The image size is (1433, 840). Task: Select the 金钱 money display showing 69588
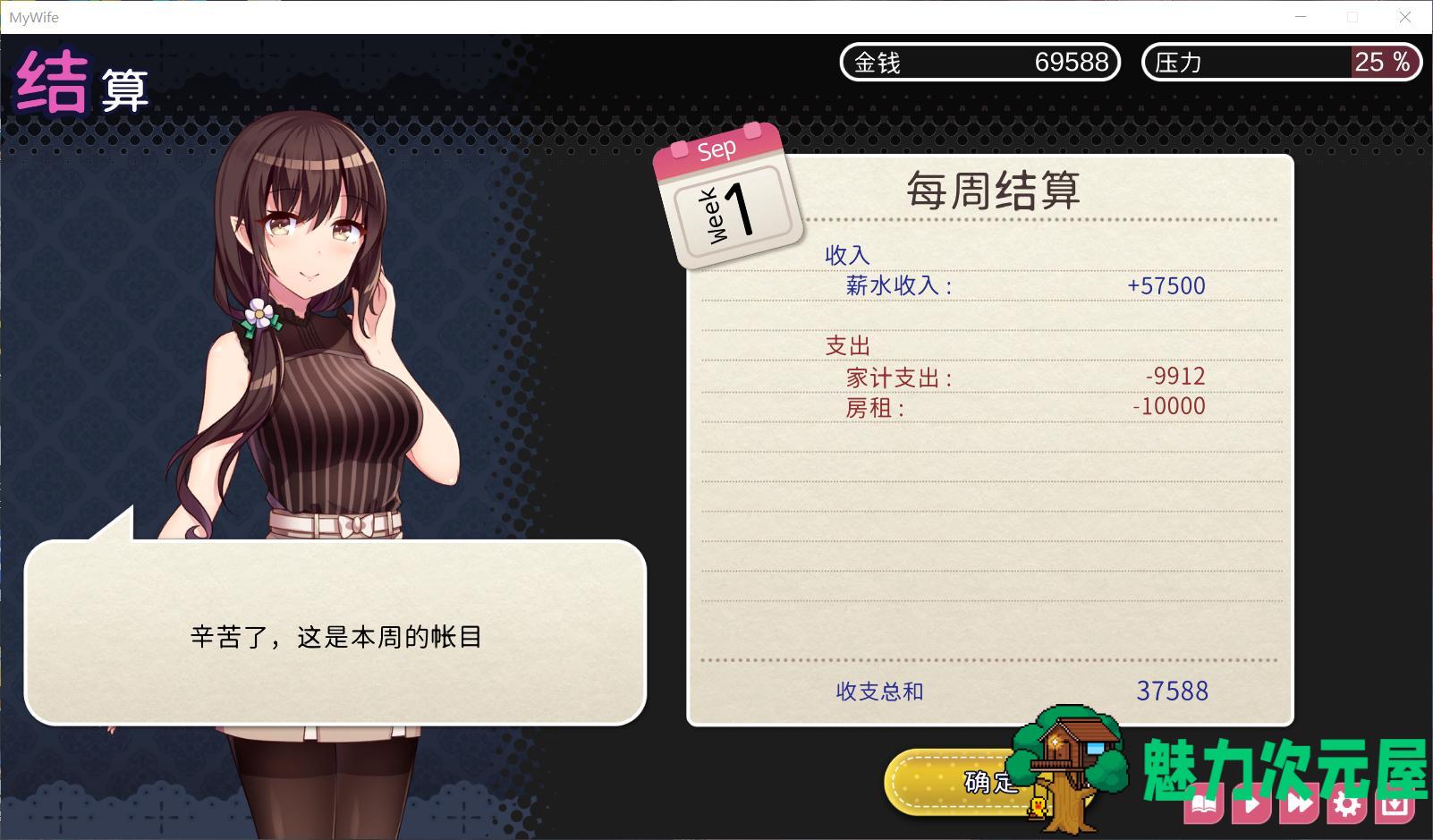pos(980,62)
